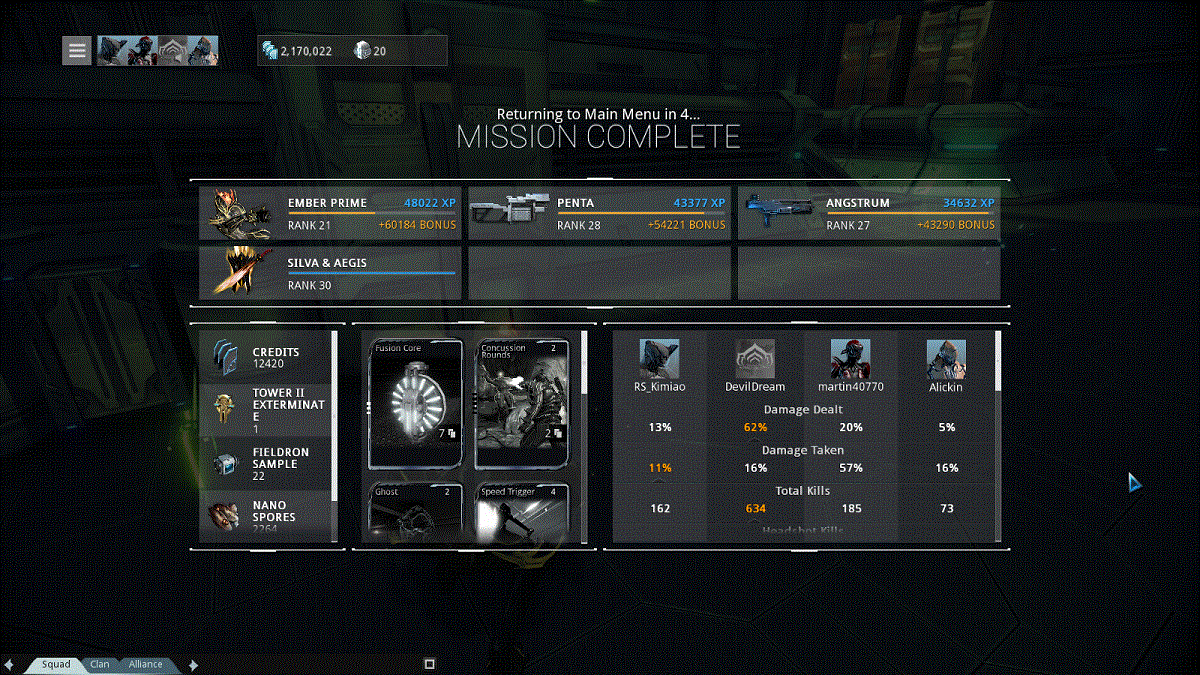Click martin40770's player avatar
This screenshot has width=1200, height=675.
(850, 359)
